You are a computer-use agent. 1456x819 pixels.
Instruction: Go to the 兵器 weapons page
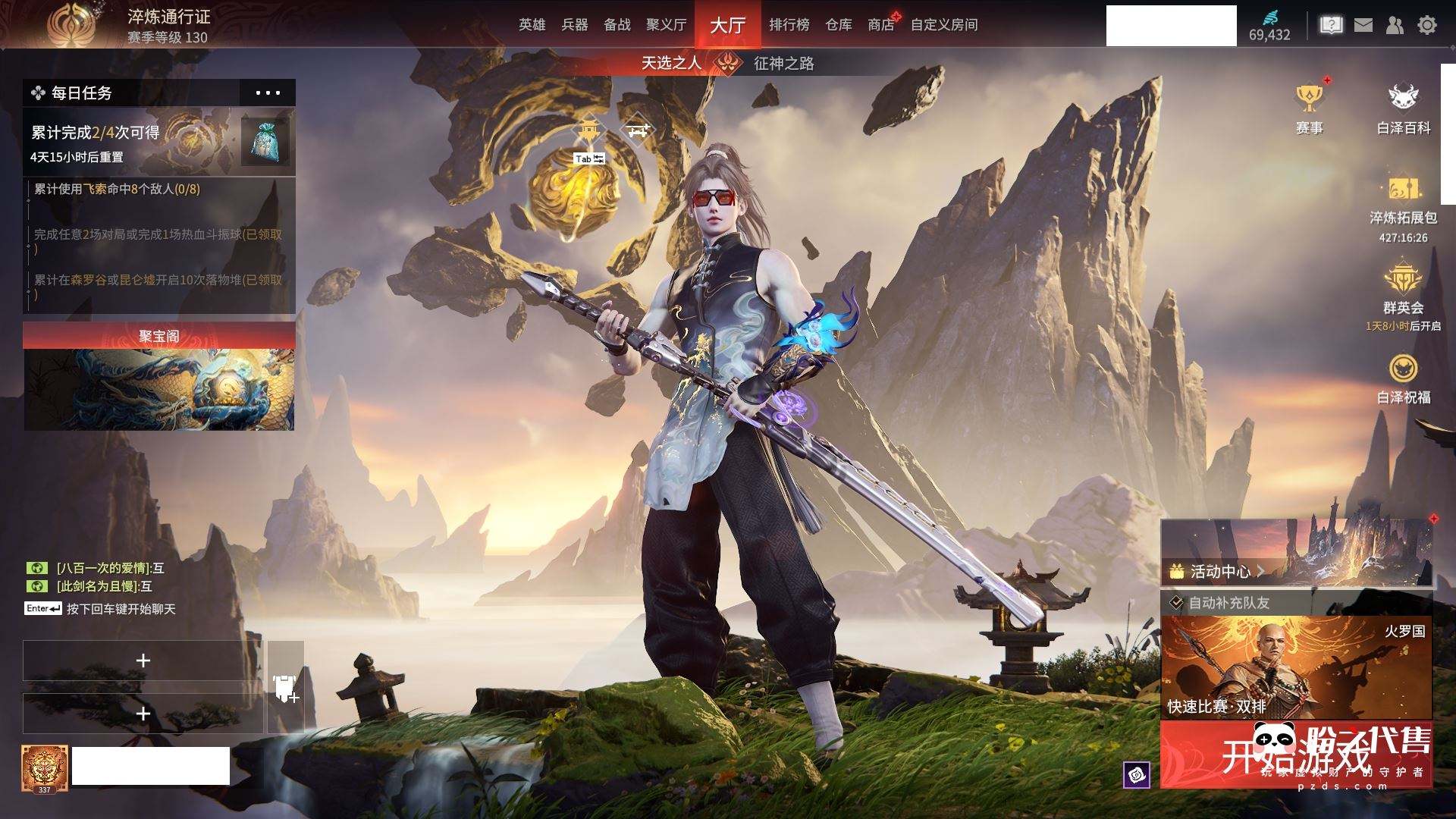pos(574,25)
